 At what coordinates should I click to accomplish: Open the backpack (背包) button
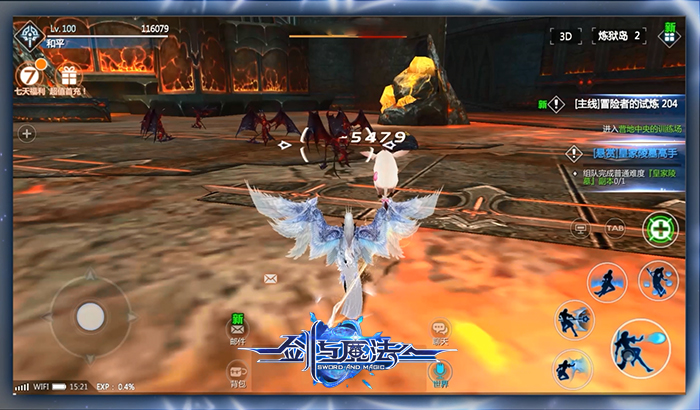click(238, 375)
